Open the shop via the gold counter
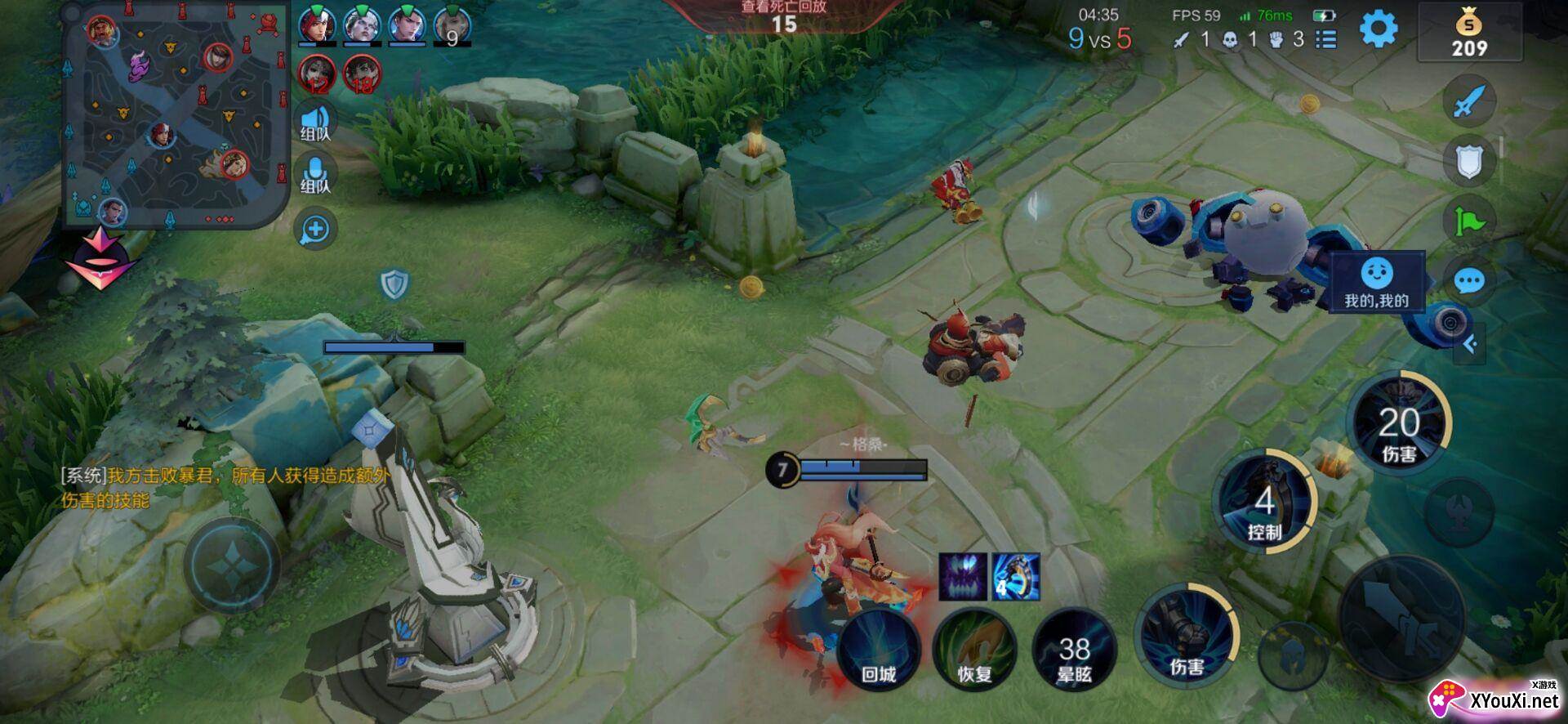This screenshot has height=724, width=1568. tap(1469, 33)
